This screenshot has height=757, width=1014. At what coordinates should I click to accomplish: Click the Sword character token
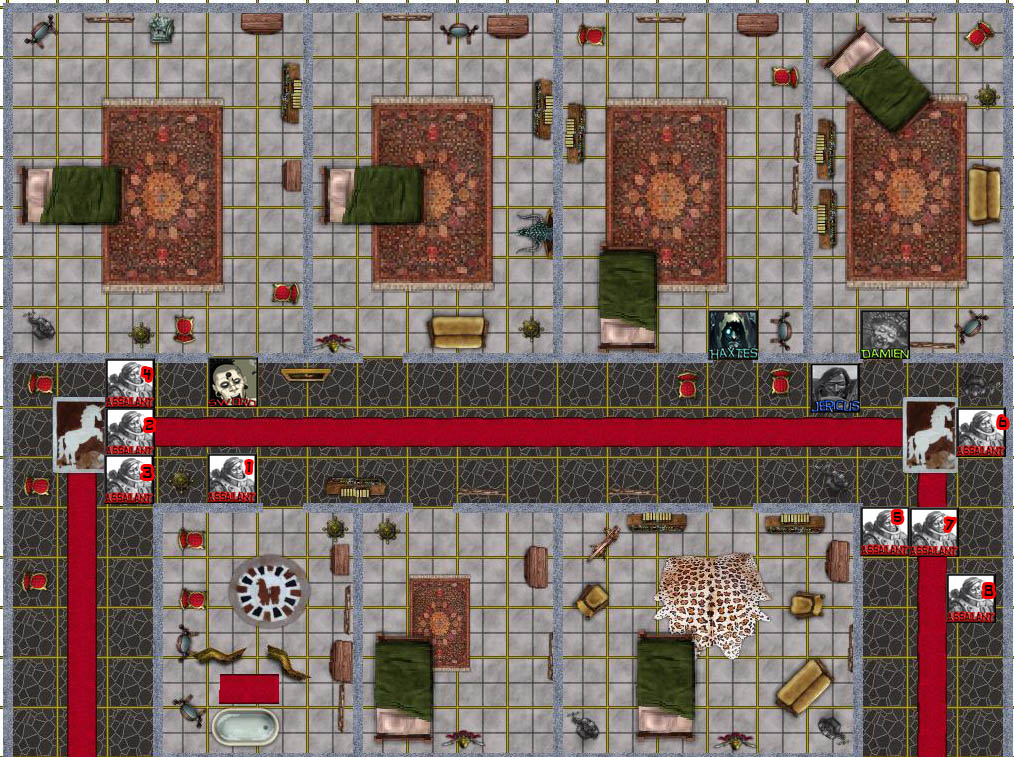[x=232, y=383]
